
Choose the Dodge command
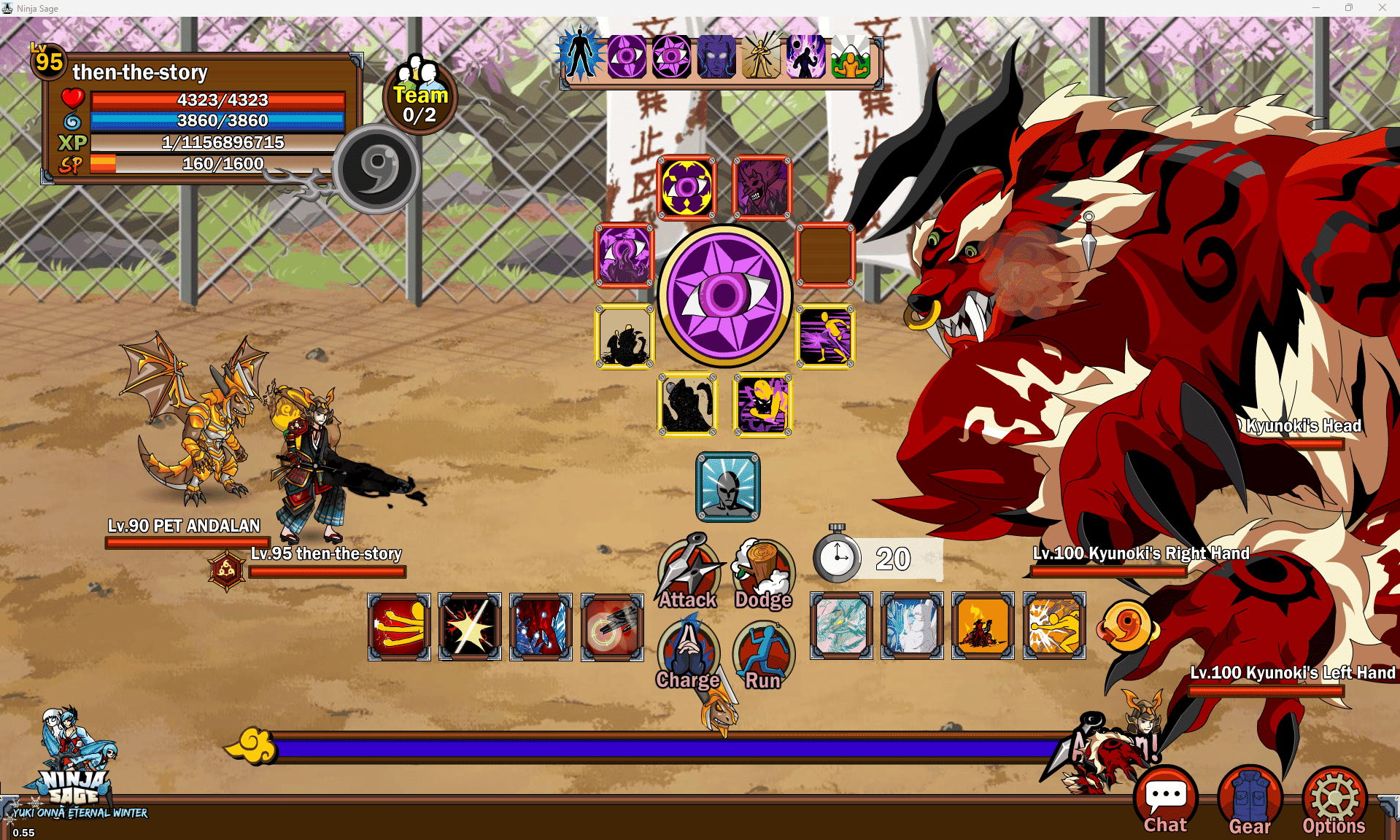click(x=763, y=574)
